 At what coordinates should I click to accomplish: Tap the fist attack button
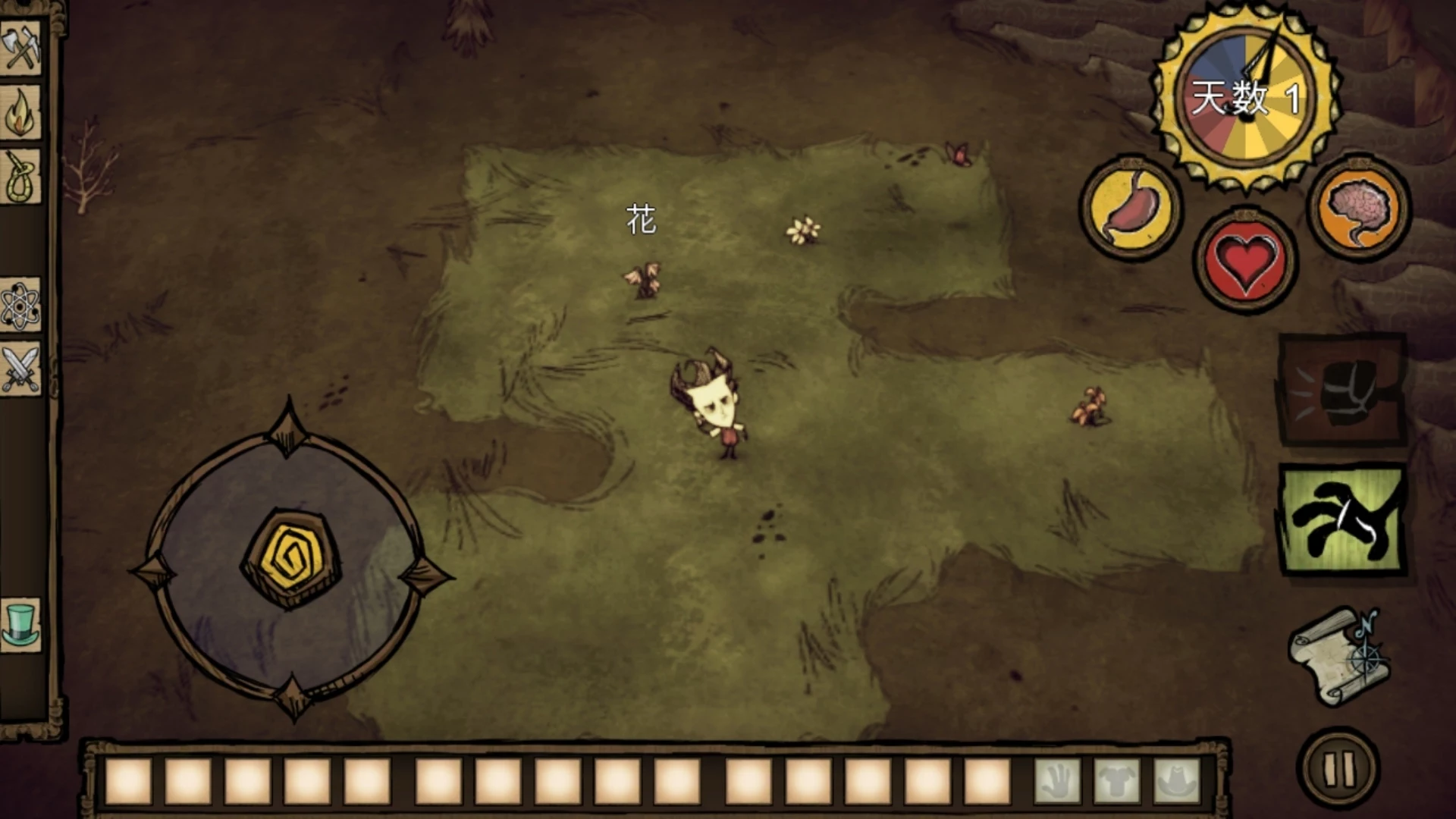pyautogui.click(x=1341, y=390)
